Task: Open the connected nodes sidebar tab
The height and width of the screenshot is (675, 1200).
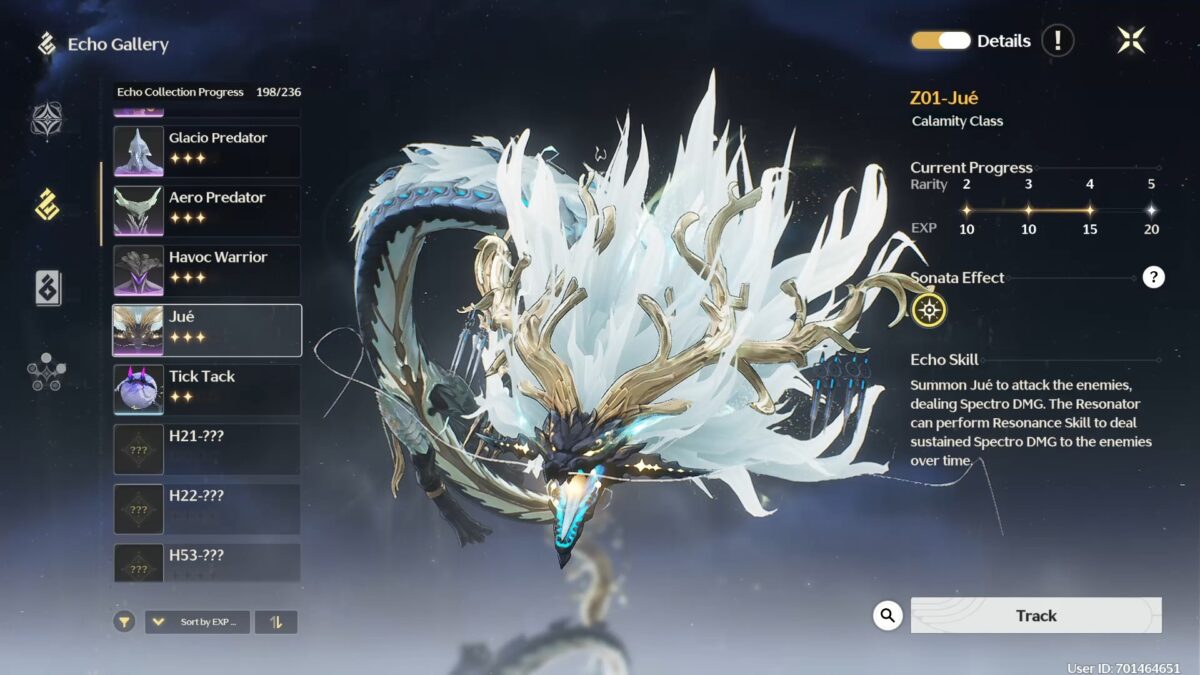Action: (x=47, y=372)
